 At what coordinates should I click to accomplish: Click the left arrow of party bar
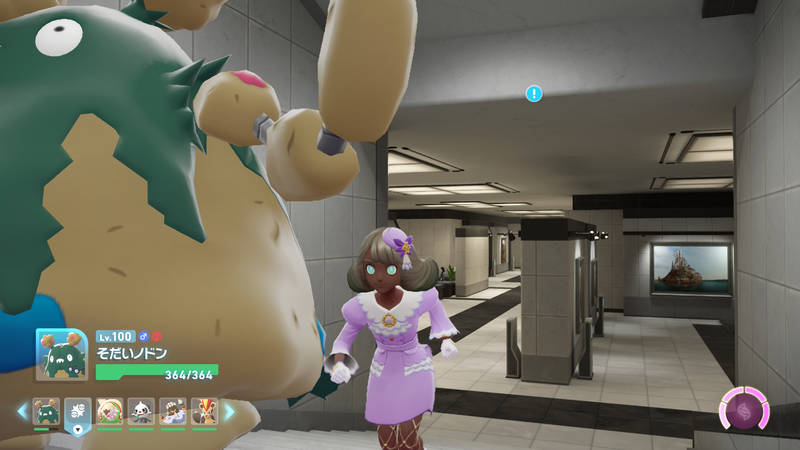click(x=22, y=411)
